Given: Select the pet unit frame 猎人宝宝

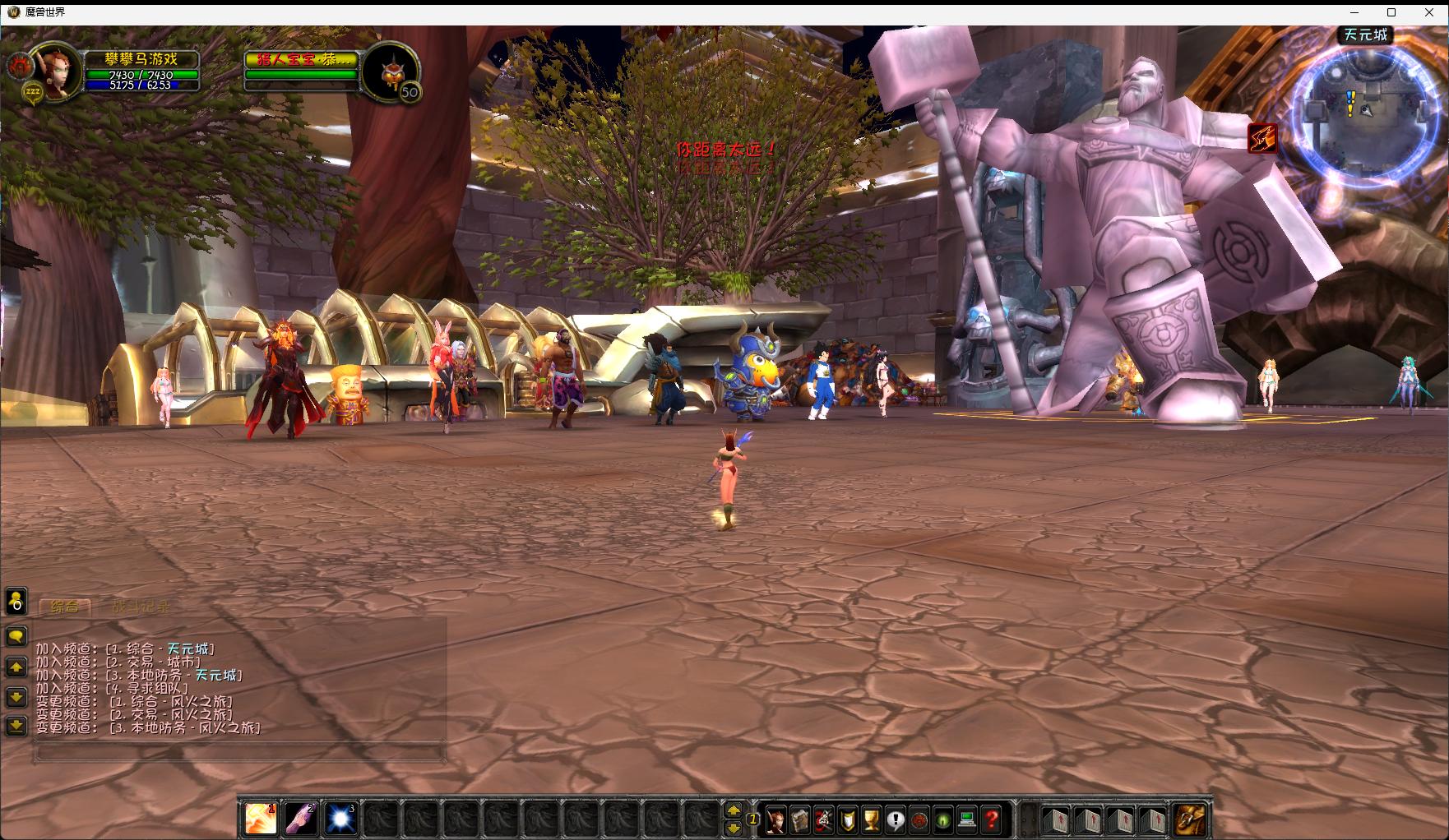Looking at the screenshot, I should pos(303,59).
